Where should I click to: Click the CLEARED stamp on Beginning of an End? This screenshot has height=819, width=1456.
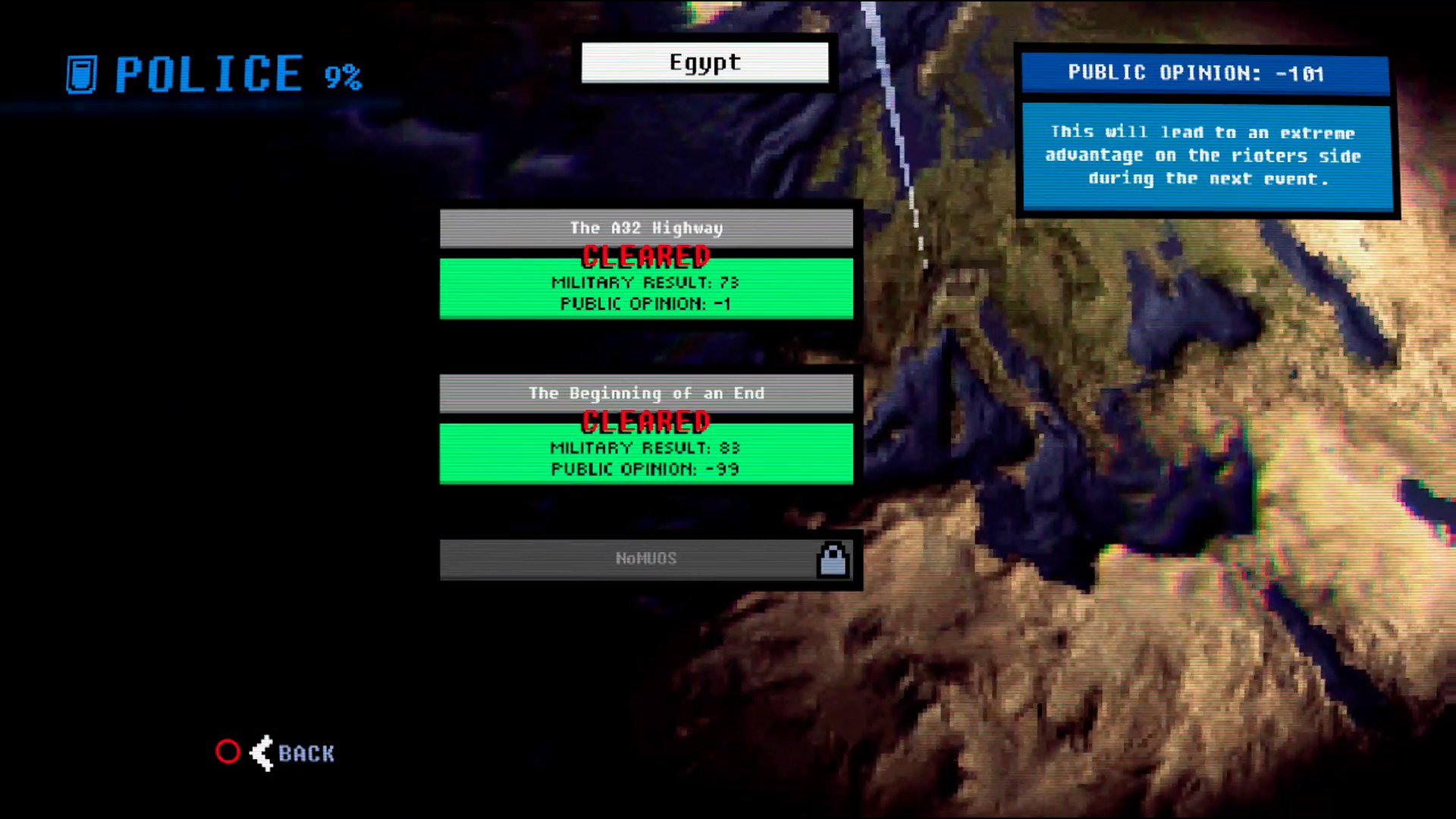645,422
